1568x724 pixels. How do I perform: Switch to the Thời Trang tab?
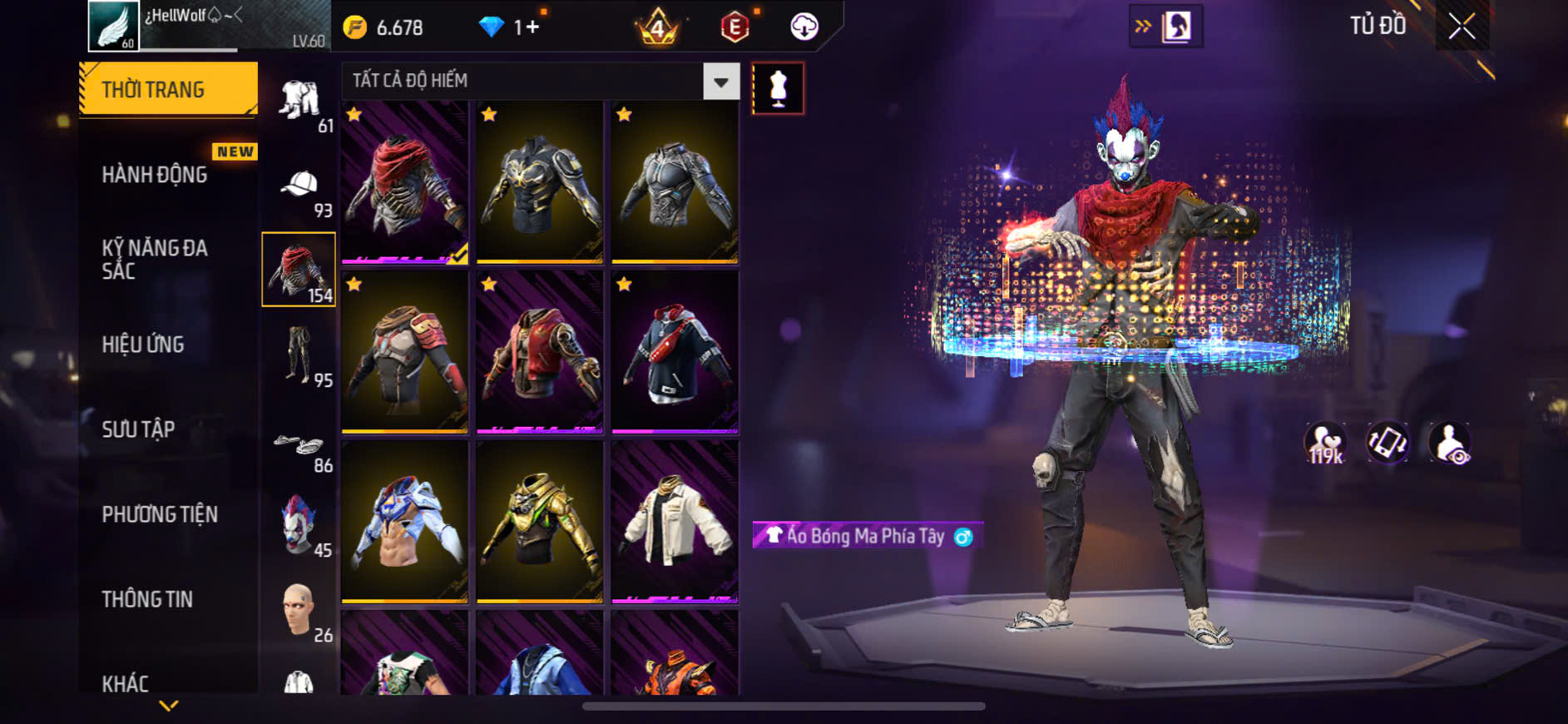coord(168,89)
